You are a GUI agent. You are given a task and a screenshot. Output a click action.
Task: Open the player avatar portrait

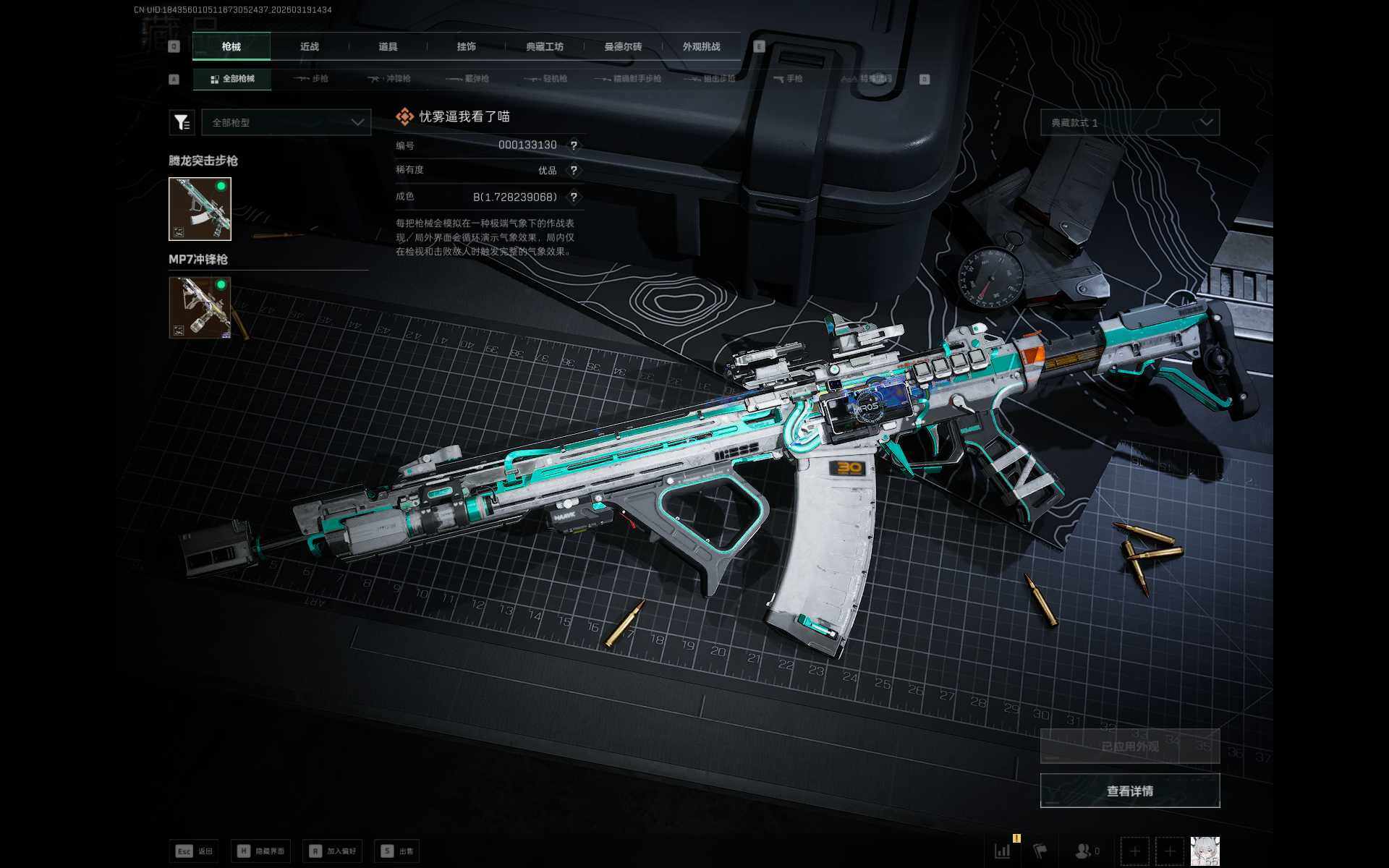[x=1205, y=851]
